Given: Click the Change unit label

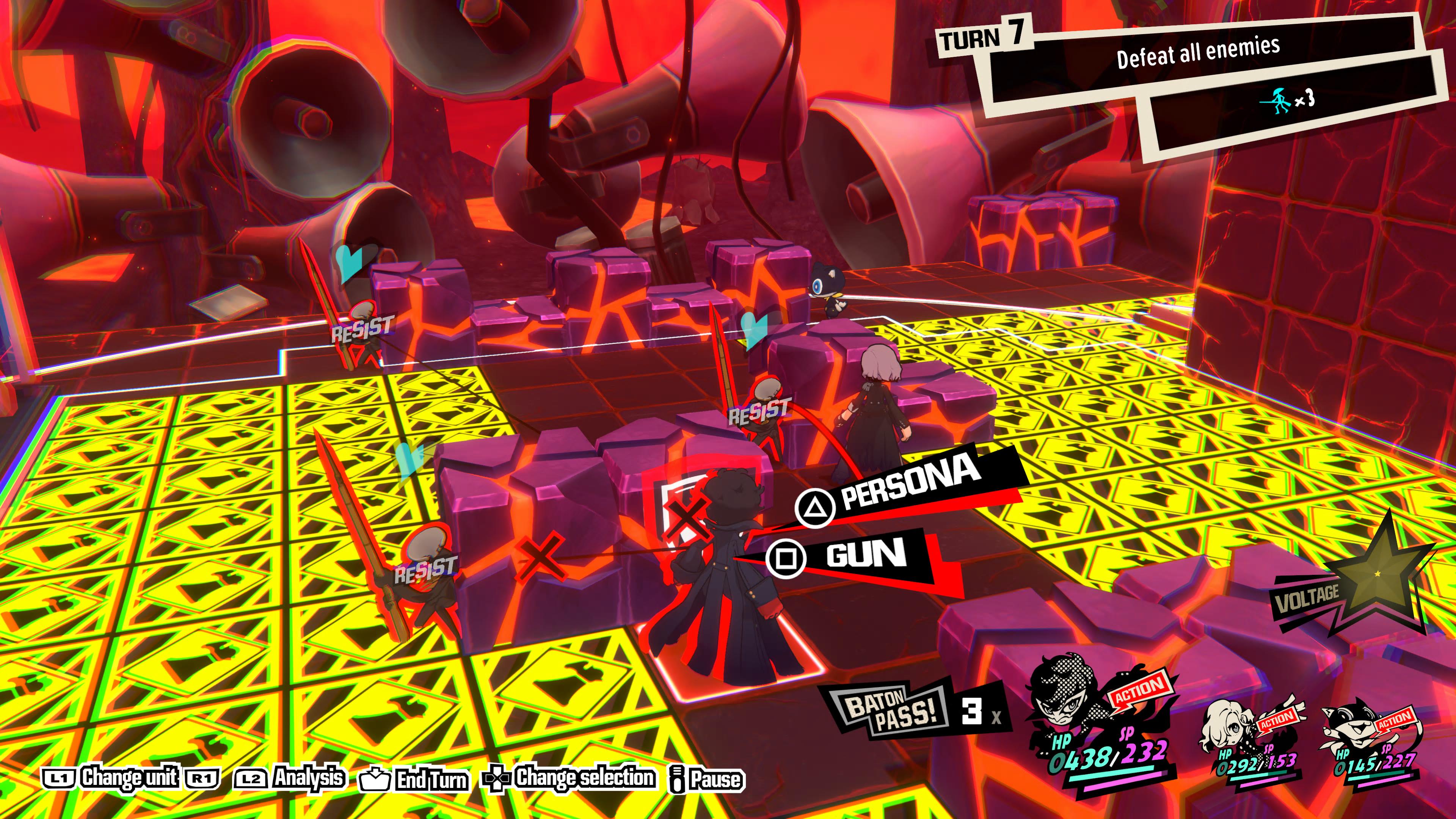Looking at the screenshot, I should click(x=129, y=778).
